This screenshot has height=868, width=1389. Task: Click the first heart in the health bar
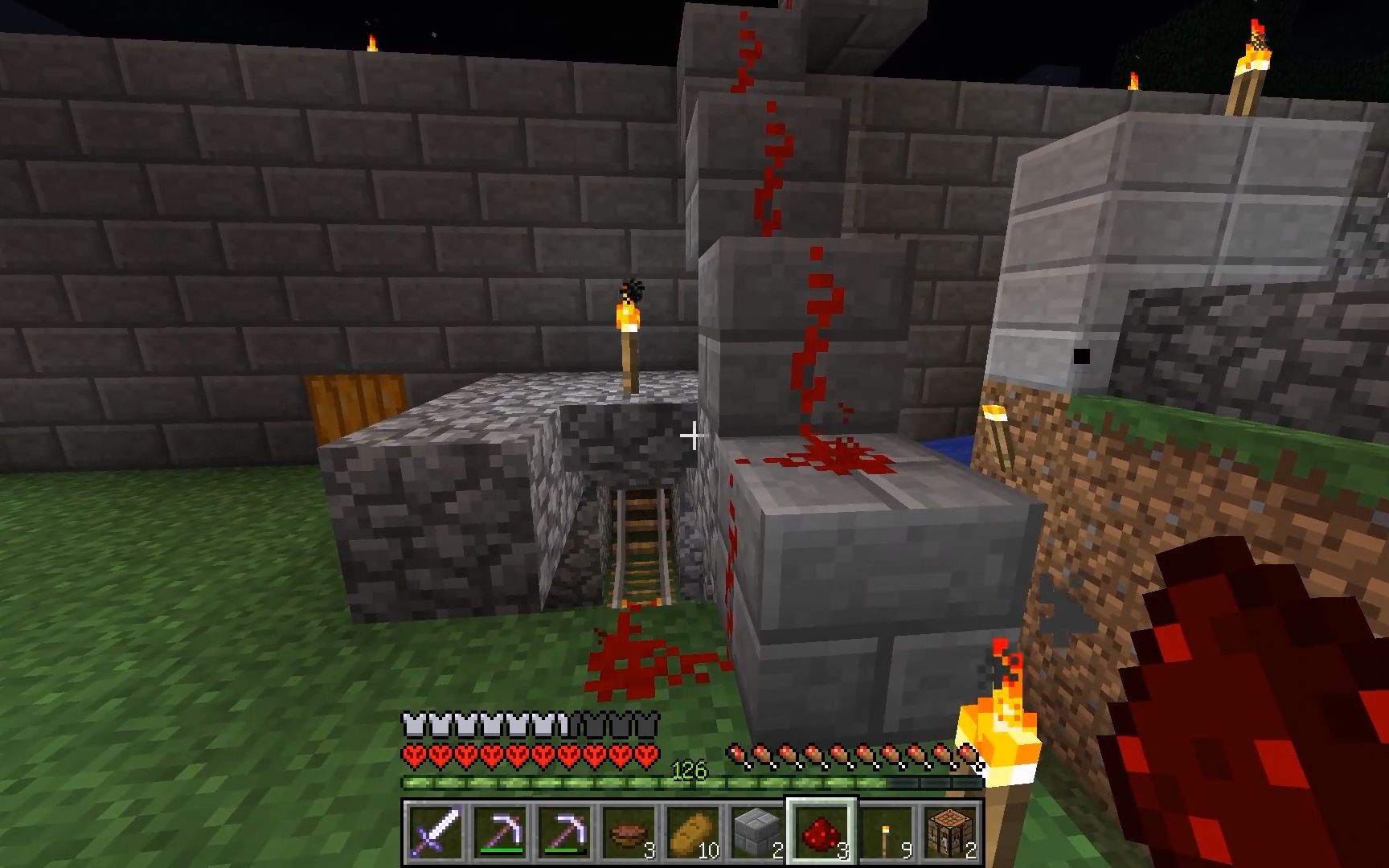[414, 754]
